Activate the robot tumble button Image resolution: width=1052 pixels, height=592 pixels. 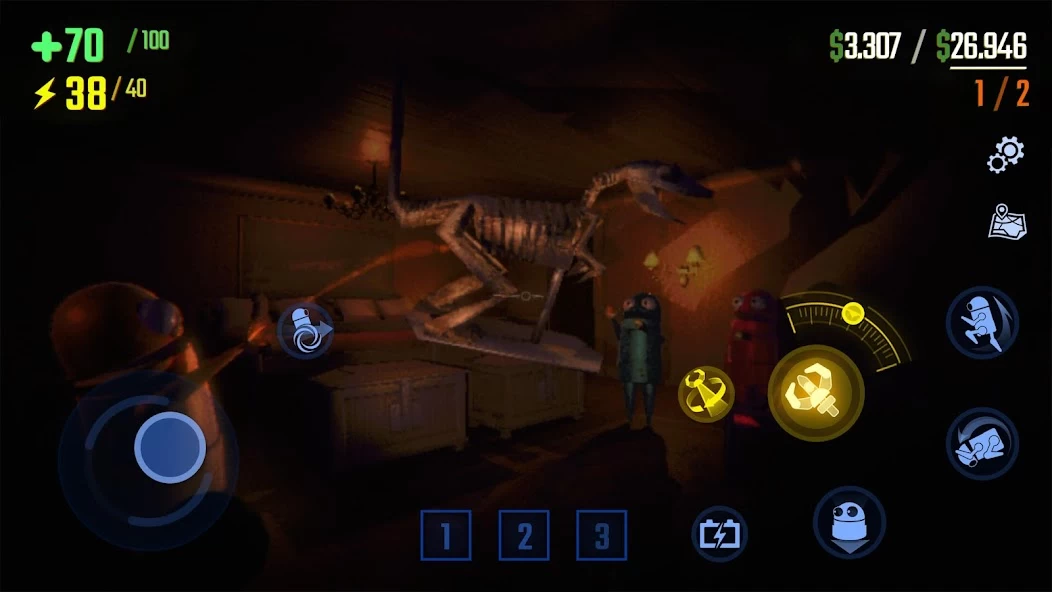982,442
